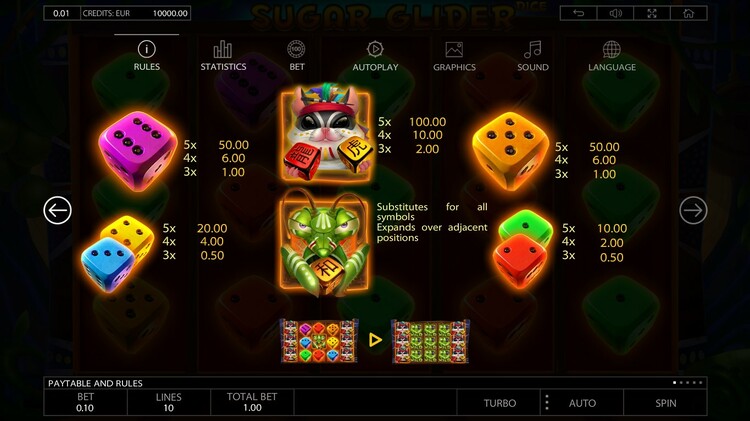
Task: Choose the Language tab
Action: coord(612,56)
